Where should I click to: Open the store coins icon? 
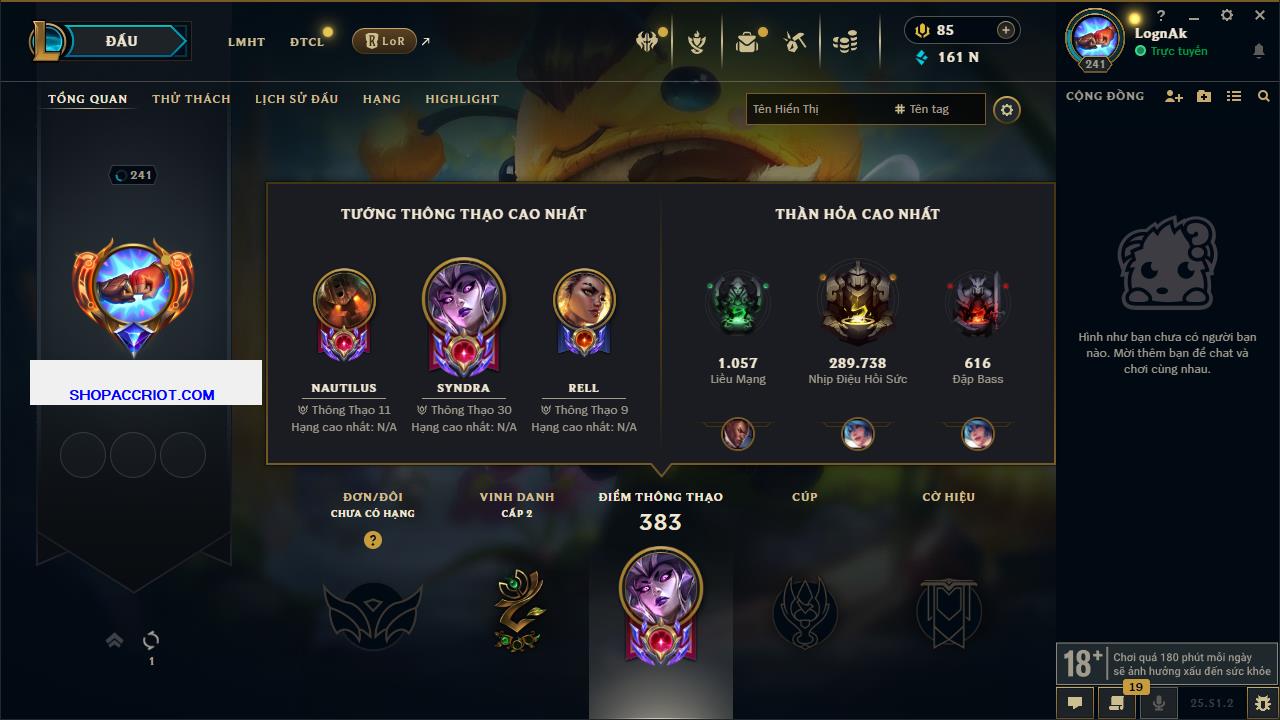click(845, 42)
